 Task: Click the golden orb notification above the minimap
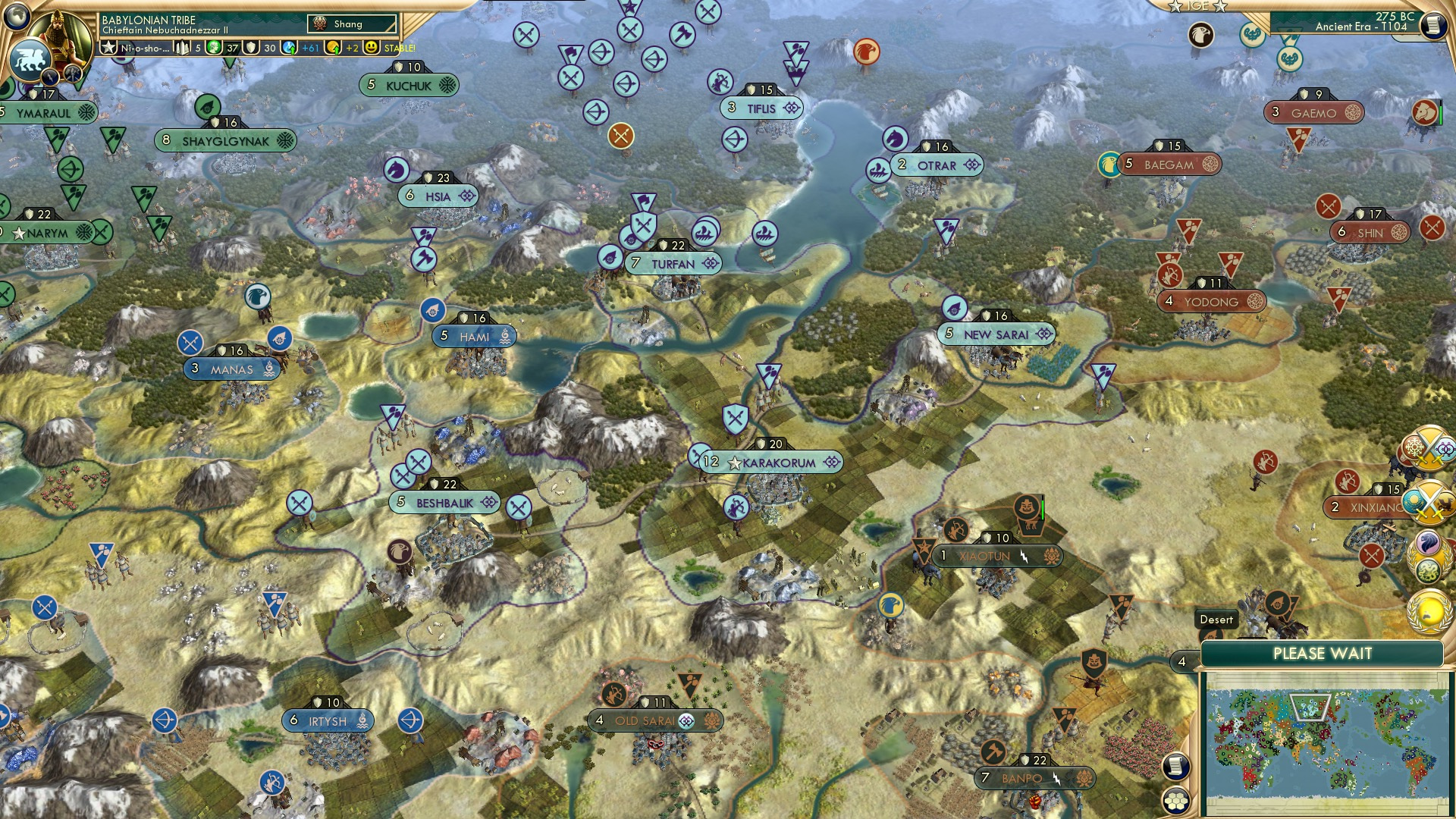1429,611
